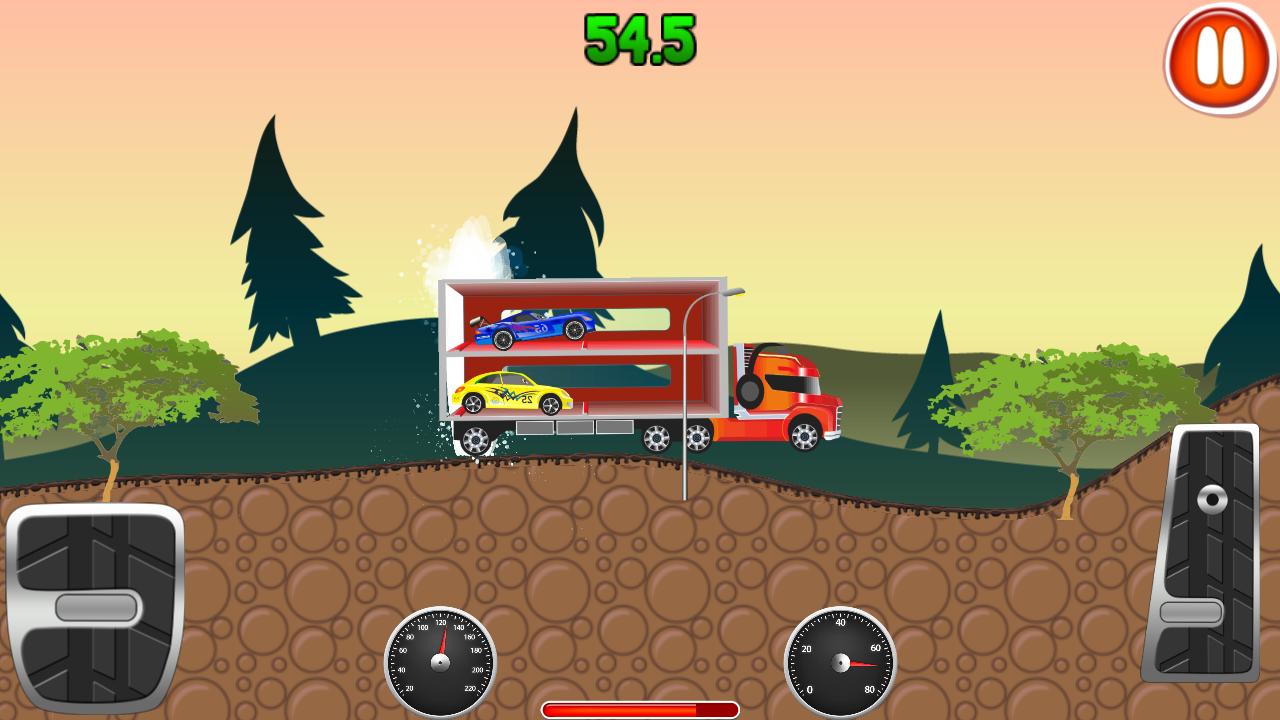Image resolution: width=1280 pixels, height=720 pixels.
Task: Click the fuel progress bar at the bottom
Action: pyautogui.click(x=640, y=707)
